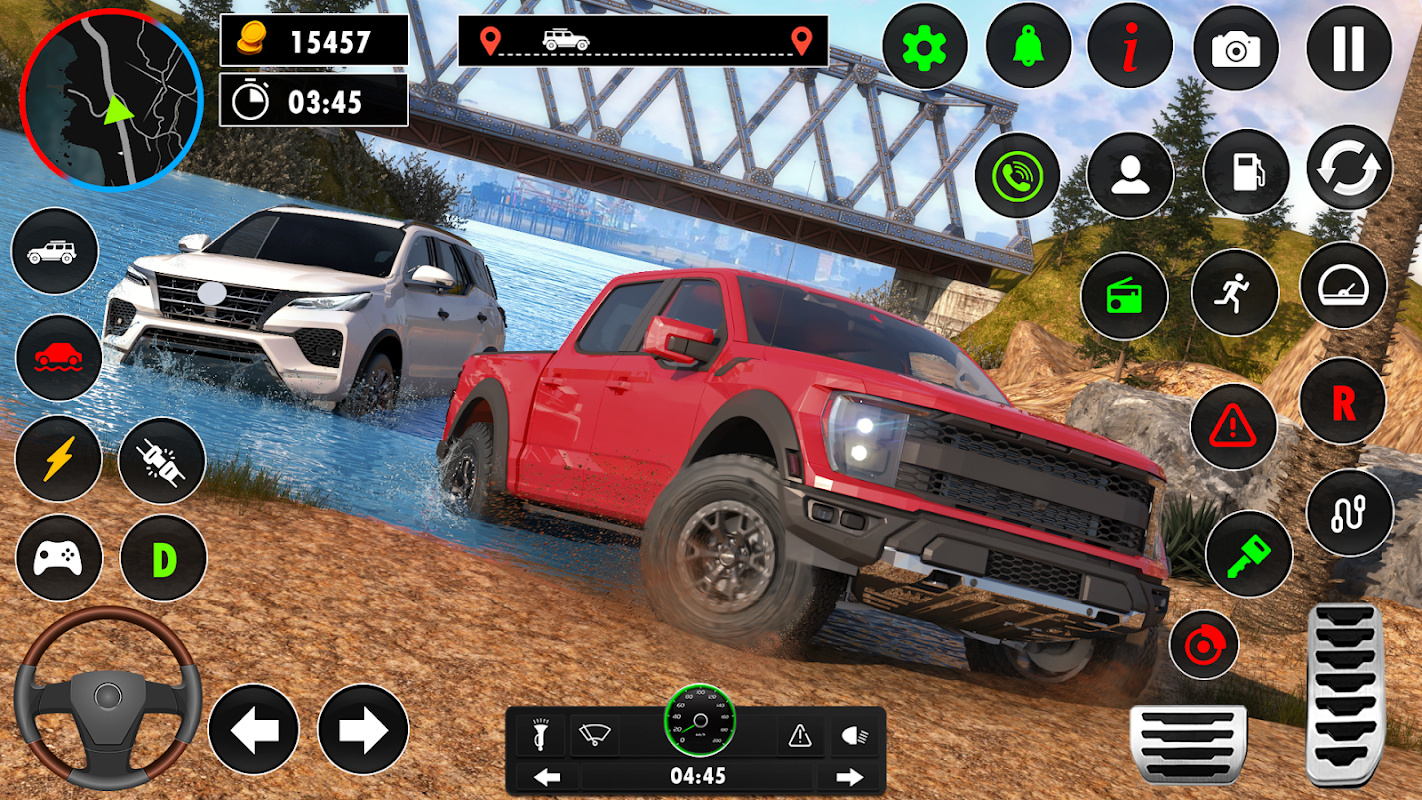Exit vehicle with the running man button
The width and height of the screenshot is (1422, 800).
[1235, 293]
